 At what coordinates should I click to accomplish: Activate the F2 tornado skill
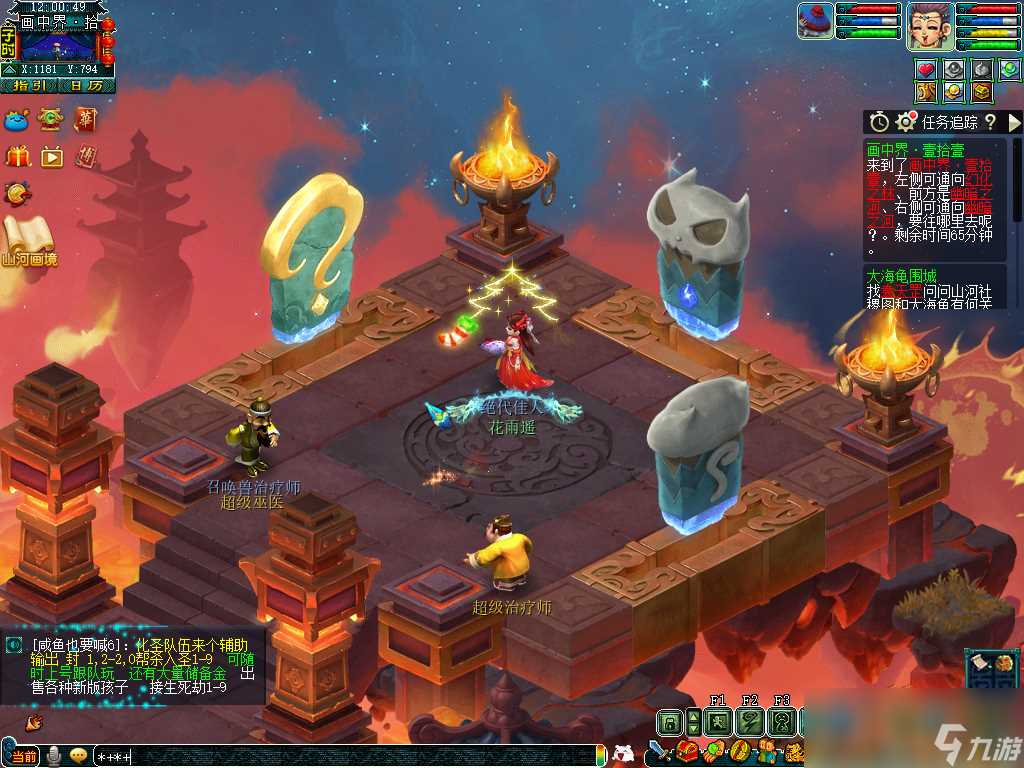(750, 722)
